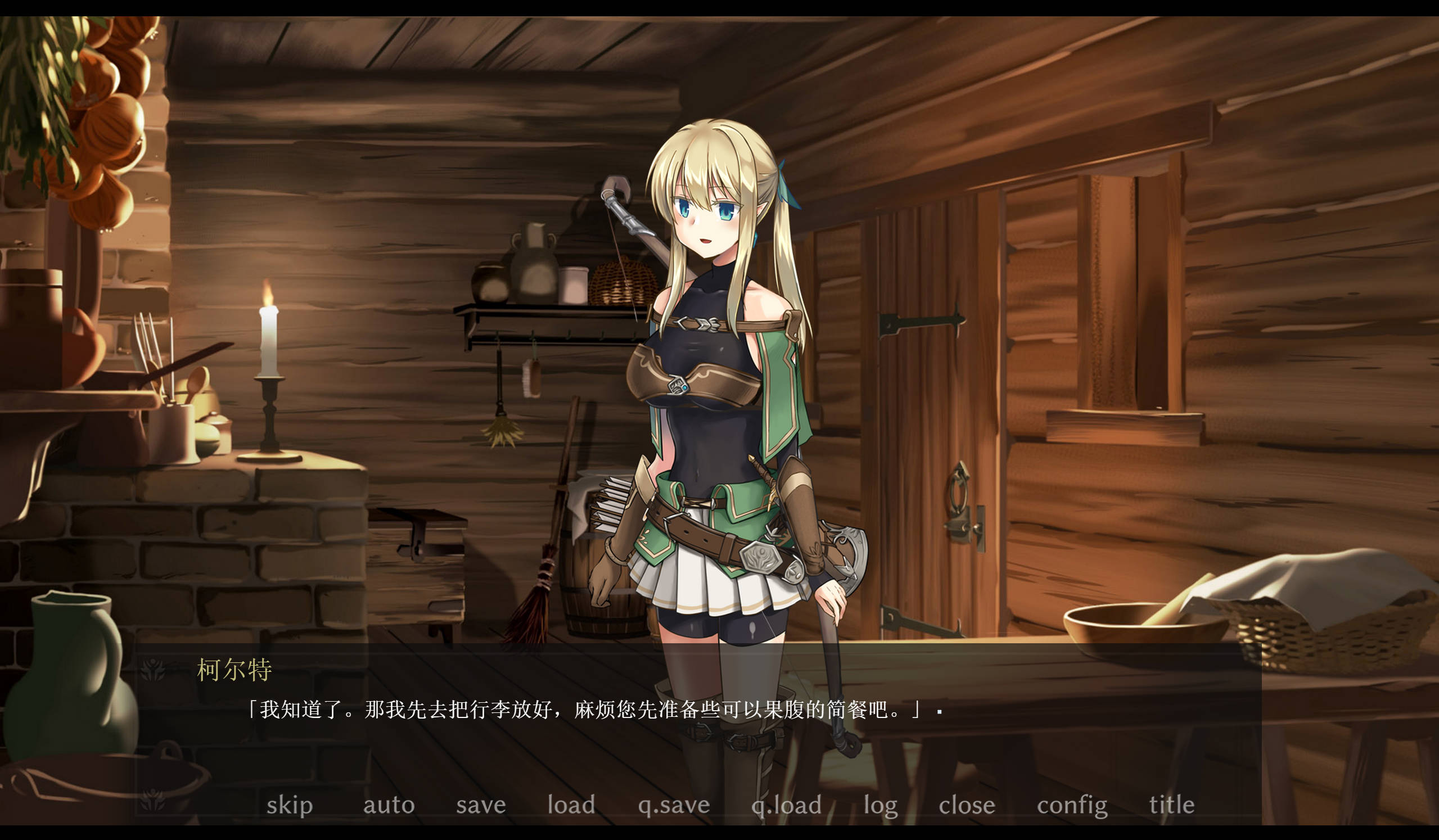Activate the skip button
This screenshot has height=840, width=1439.
click(290, 805)
